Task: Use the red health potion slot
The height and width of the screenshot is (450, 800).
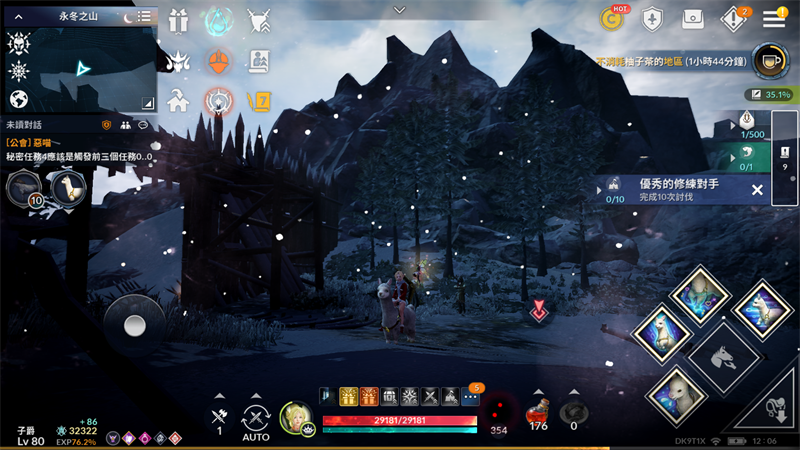Action: [538, 412]
